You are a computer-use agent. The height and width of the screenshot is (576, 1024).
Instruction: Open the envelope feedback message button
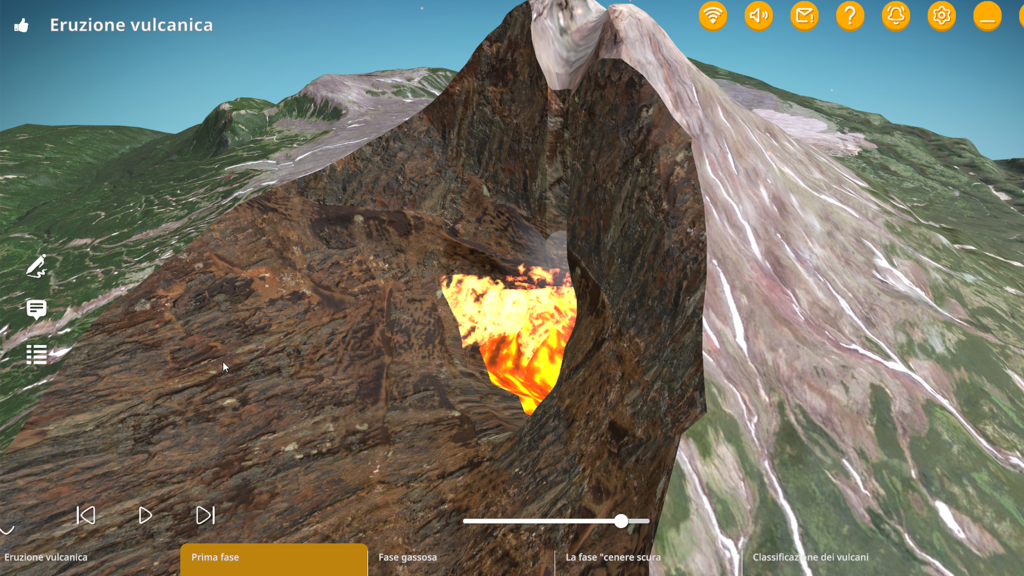coord(804,15)
